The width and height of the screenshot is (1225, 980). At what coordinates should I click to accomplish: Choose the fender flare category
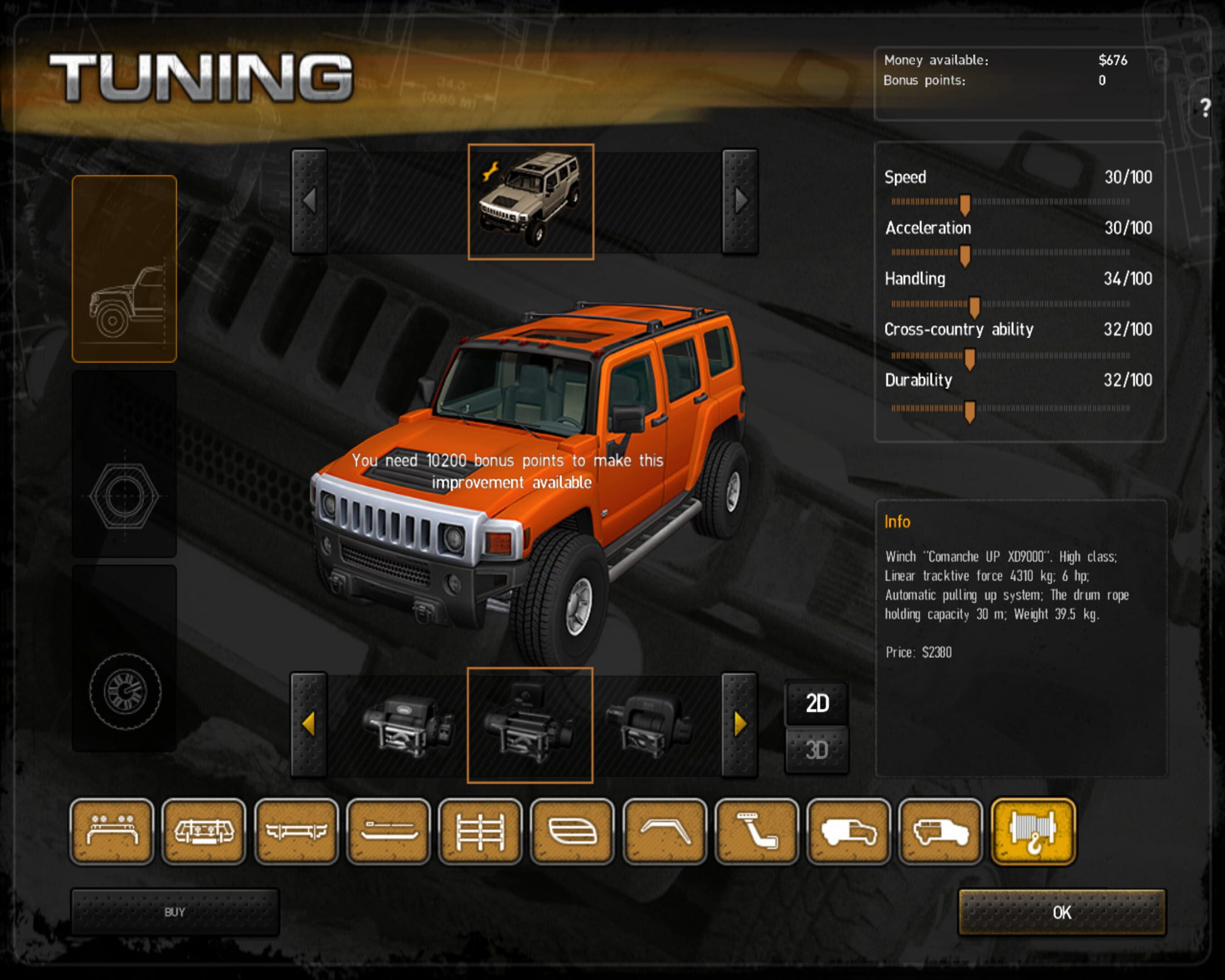click(x=665, y=832)
